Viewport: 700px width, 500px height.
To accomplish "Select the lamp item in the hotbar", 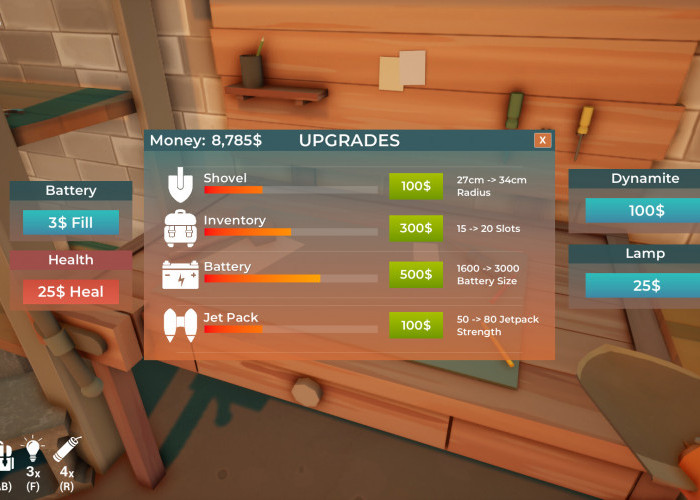I will [x=33, y=453].
